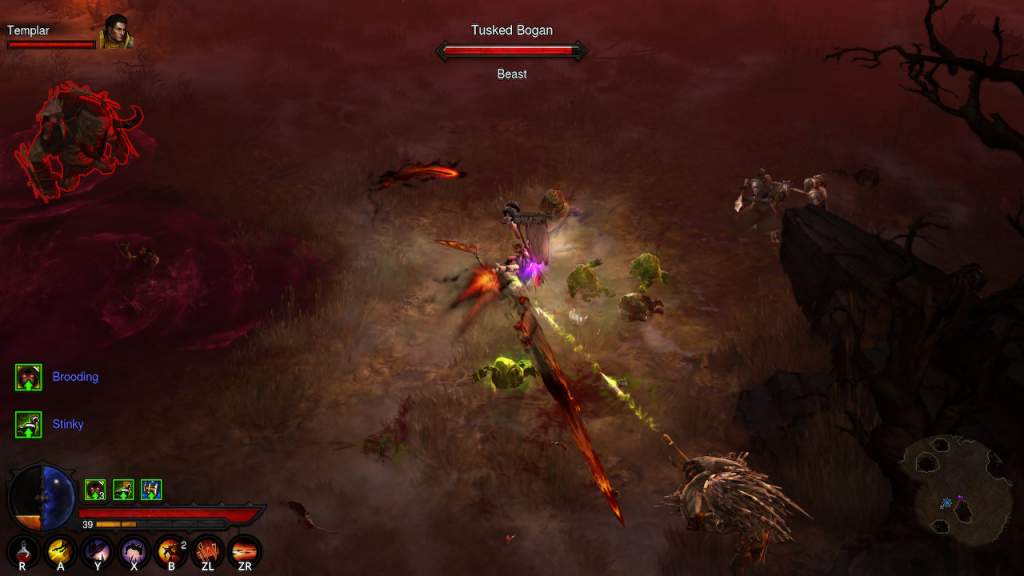The width and height of the screenshot is (1024, 576).
Task: Select the Brooding buff notification icon
Action: [28, 377]
